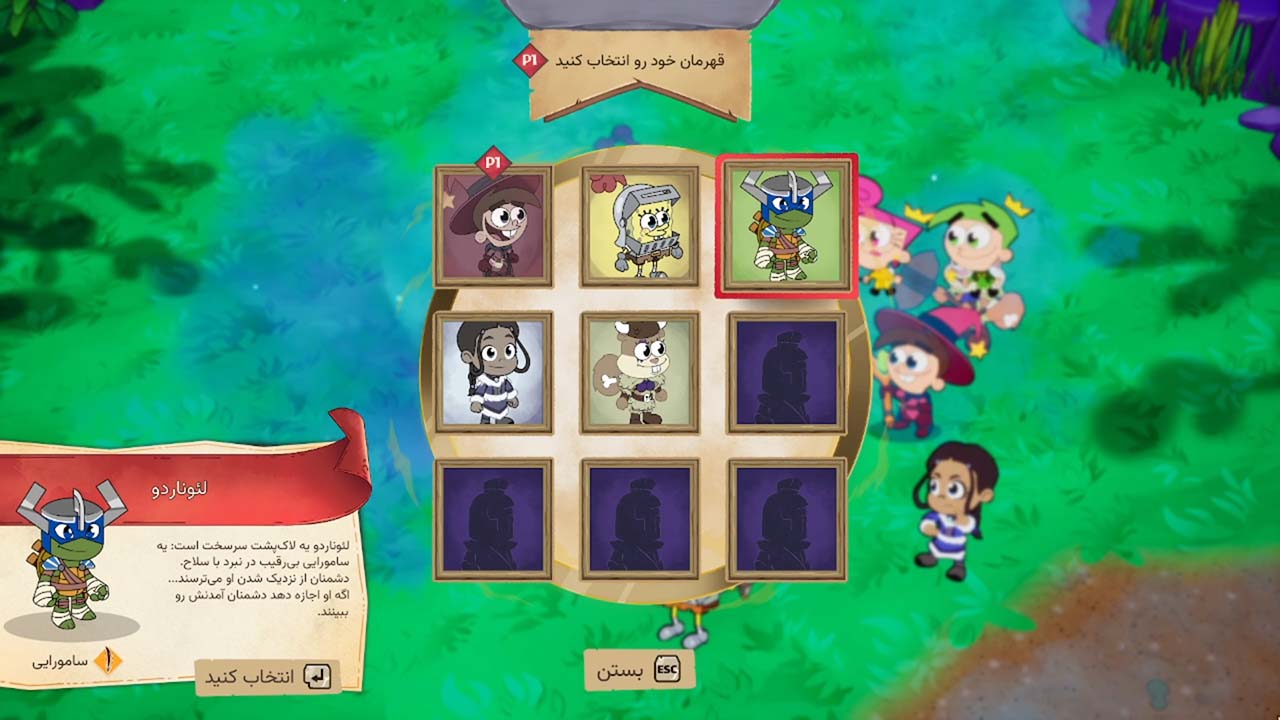1280x720 pixels.
Task: Select Timmy Turner witch hat portrait
Action: pyautogui.click(x=493, y=226)
